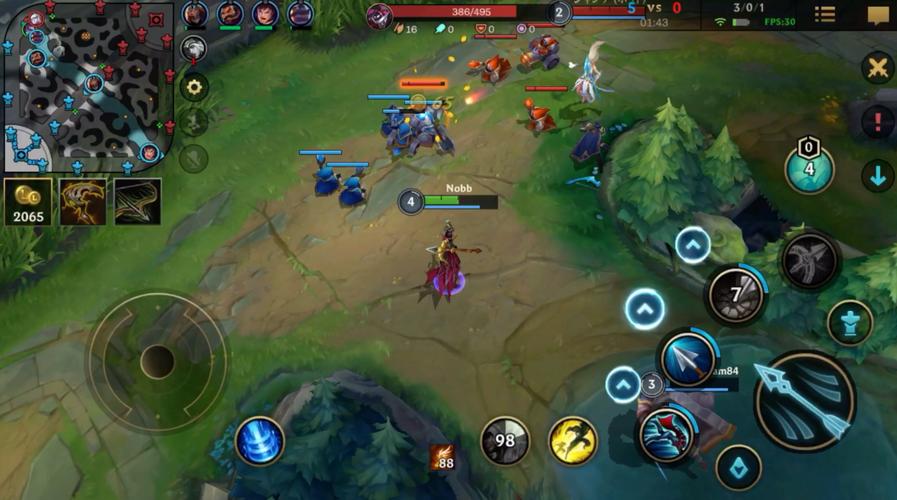897x500 pixels.
Task: Tap the virtual movement joystick
Action: [157, 361]
